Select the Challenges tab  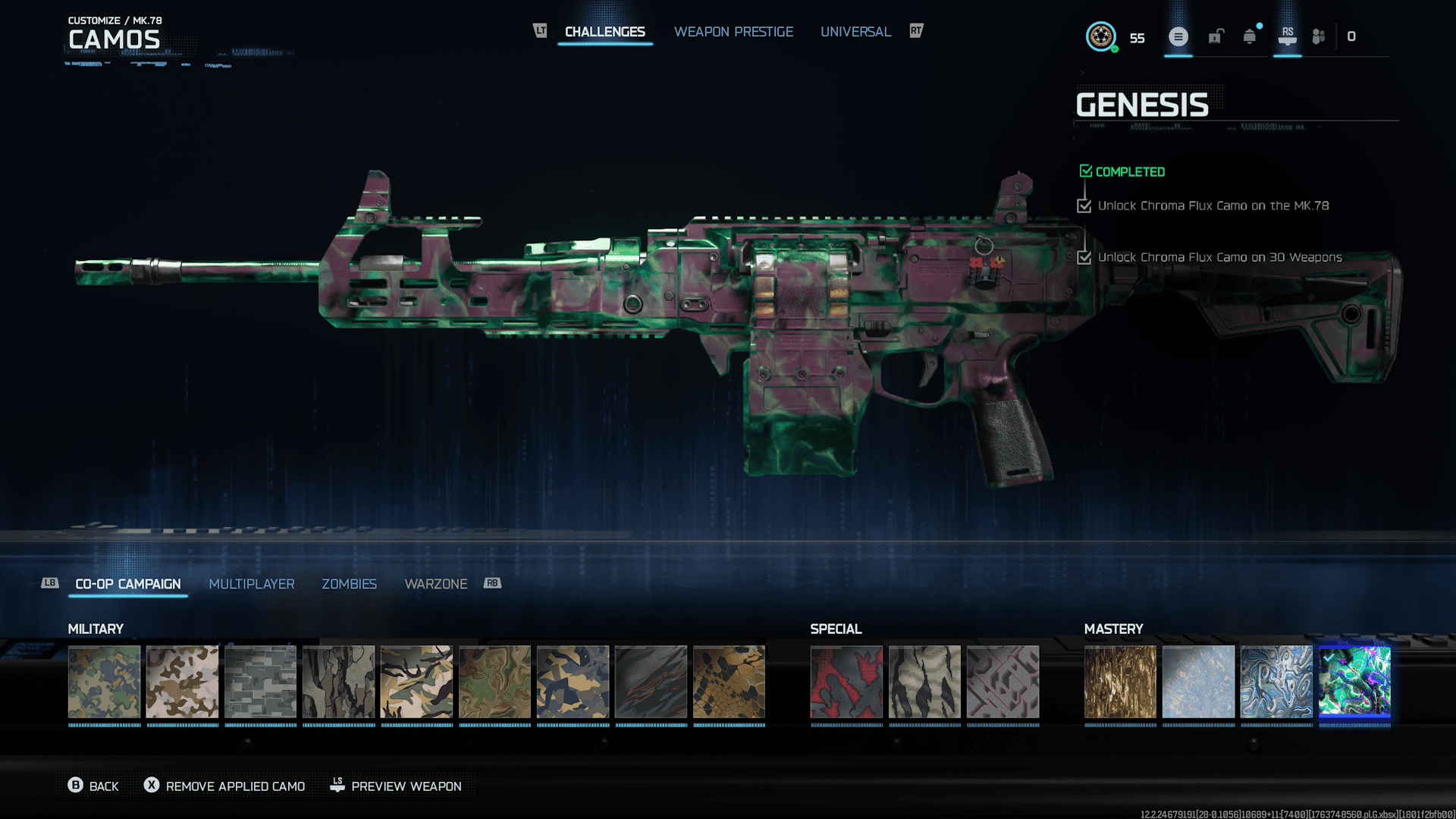tap(604, 32)
